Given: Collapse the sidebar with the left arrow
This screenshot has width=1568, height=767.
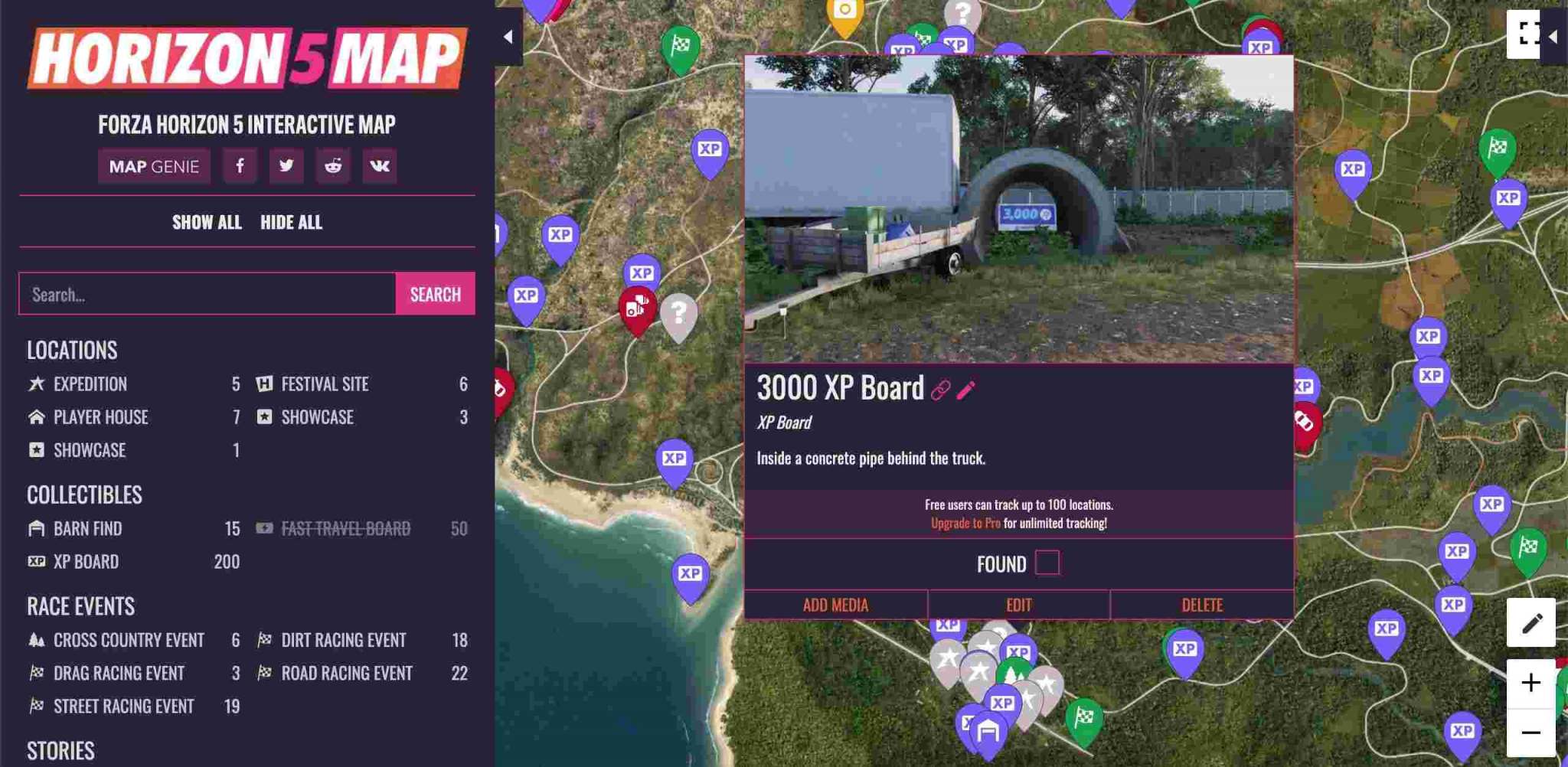Looking at the screenshot, I should click(508, 35).
